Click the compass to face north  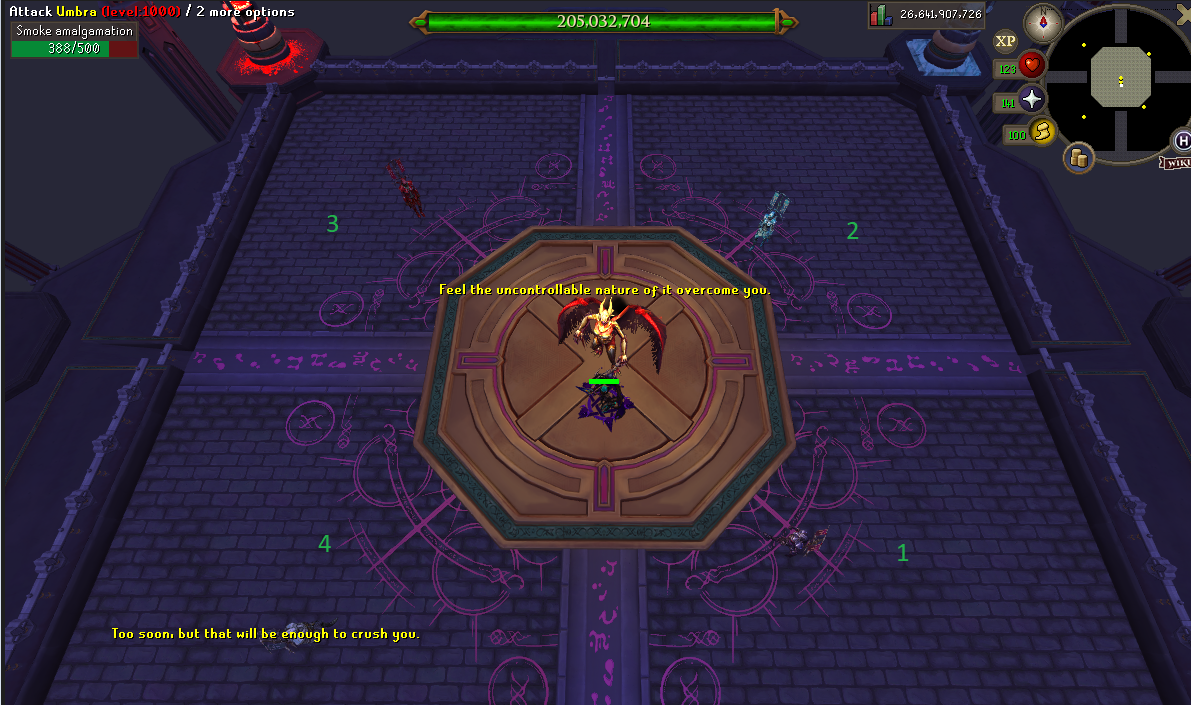coord(1042,19)
